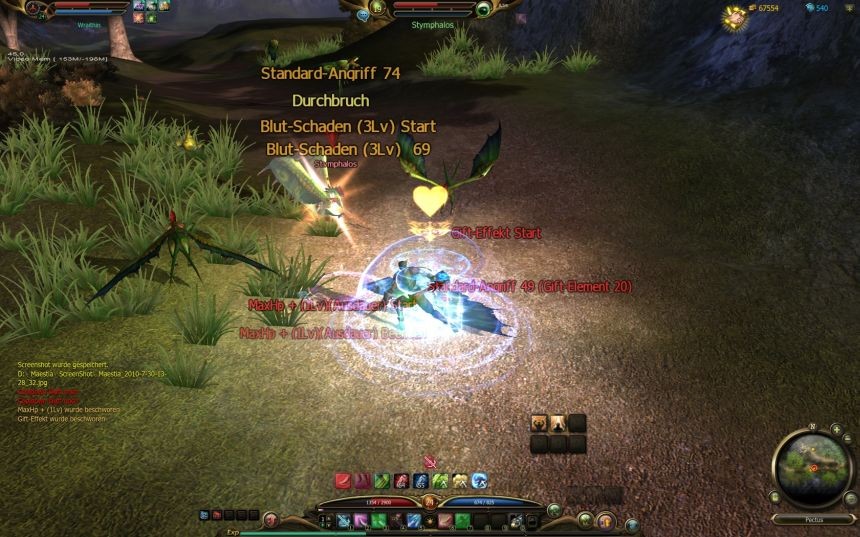Screen dimensions: 860x537
Task: Use the first hotbar skill with the crossed blades
Action: click(343, 520)
